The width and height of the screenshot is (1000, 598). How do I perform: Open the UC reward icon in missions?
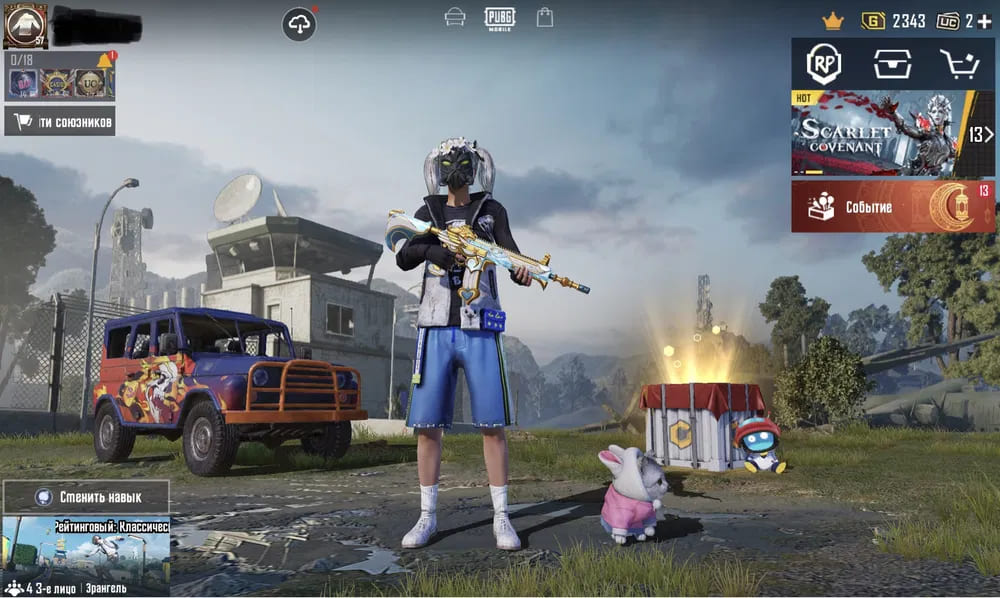90,84
